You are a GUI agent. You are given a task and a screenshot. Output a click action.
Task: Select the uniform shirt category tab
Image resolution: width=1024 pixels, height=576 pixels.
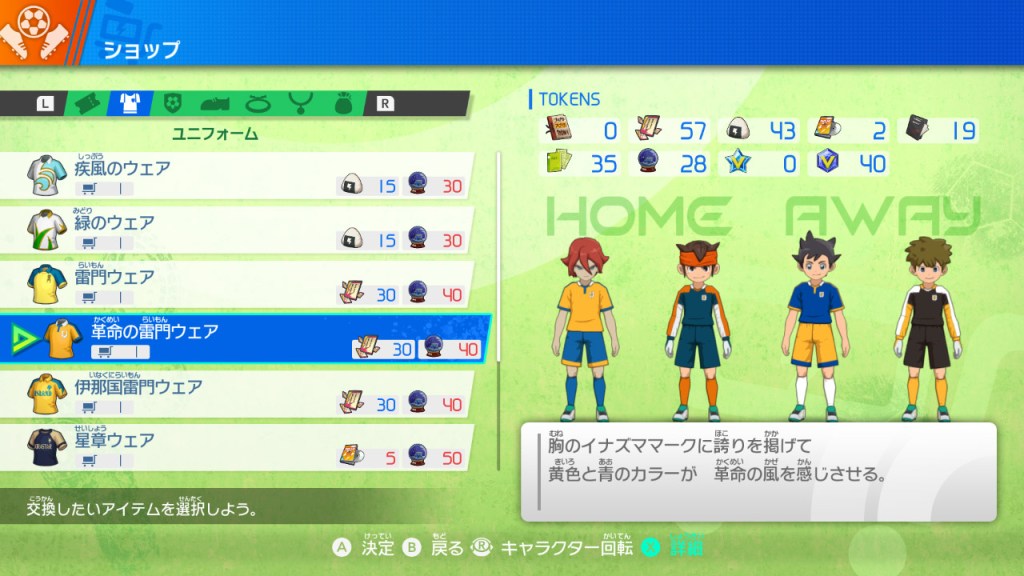130,102
